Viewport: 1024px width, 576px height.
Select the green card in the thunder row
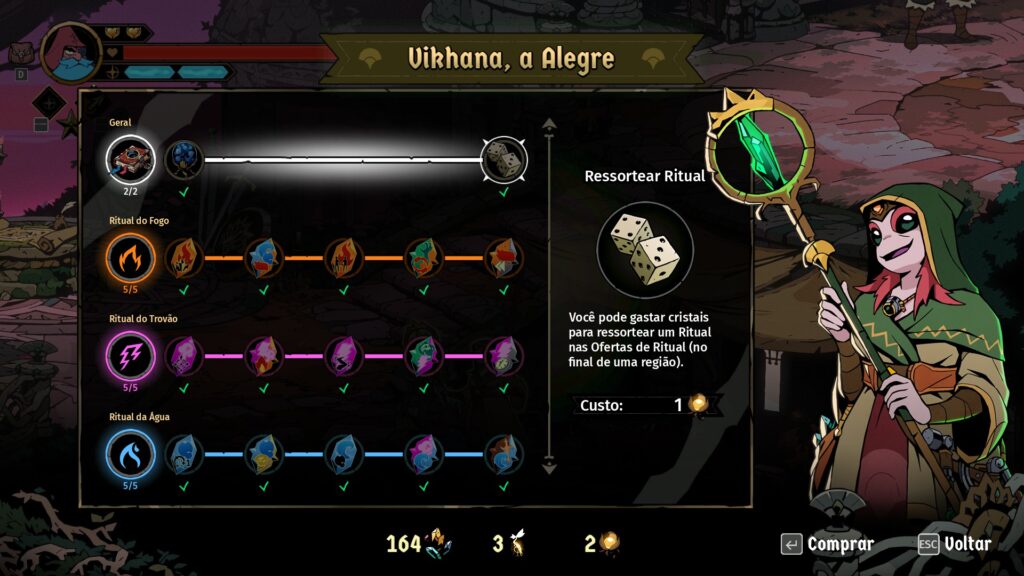point(423,356)
